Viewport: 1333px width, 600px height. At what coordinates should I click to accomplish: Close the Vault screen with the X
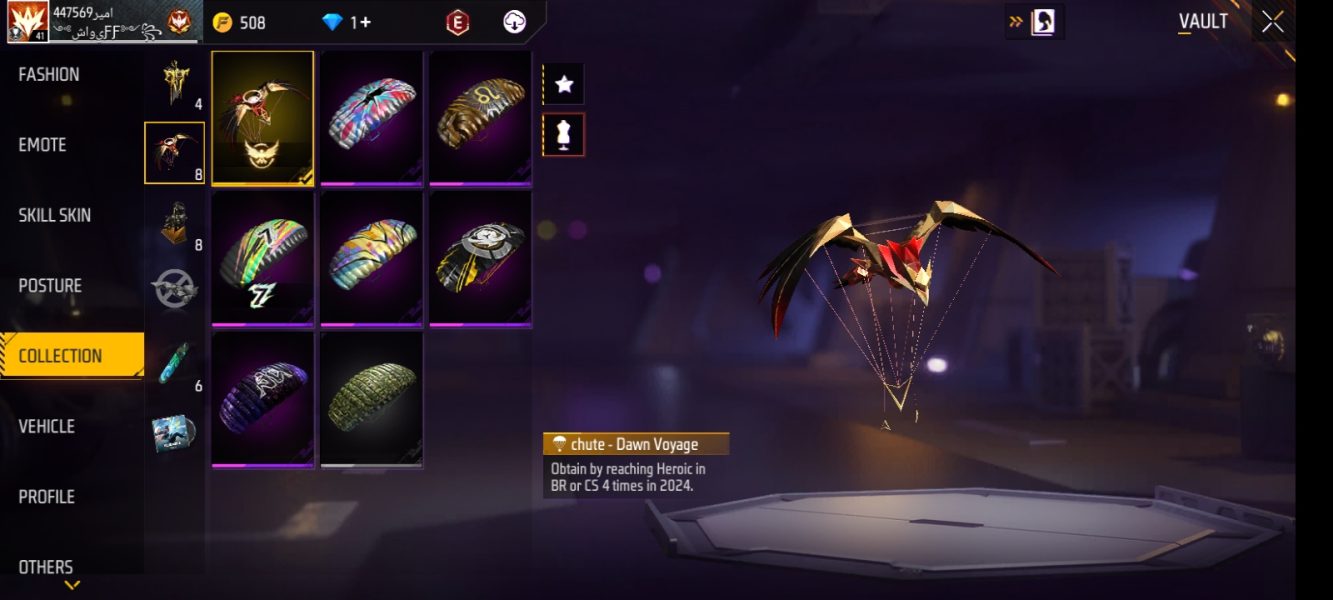tap(1272, 22)
